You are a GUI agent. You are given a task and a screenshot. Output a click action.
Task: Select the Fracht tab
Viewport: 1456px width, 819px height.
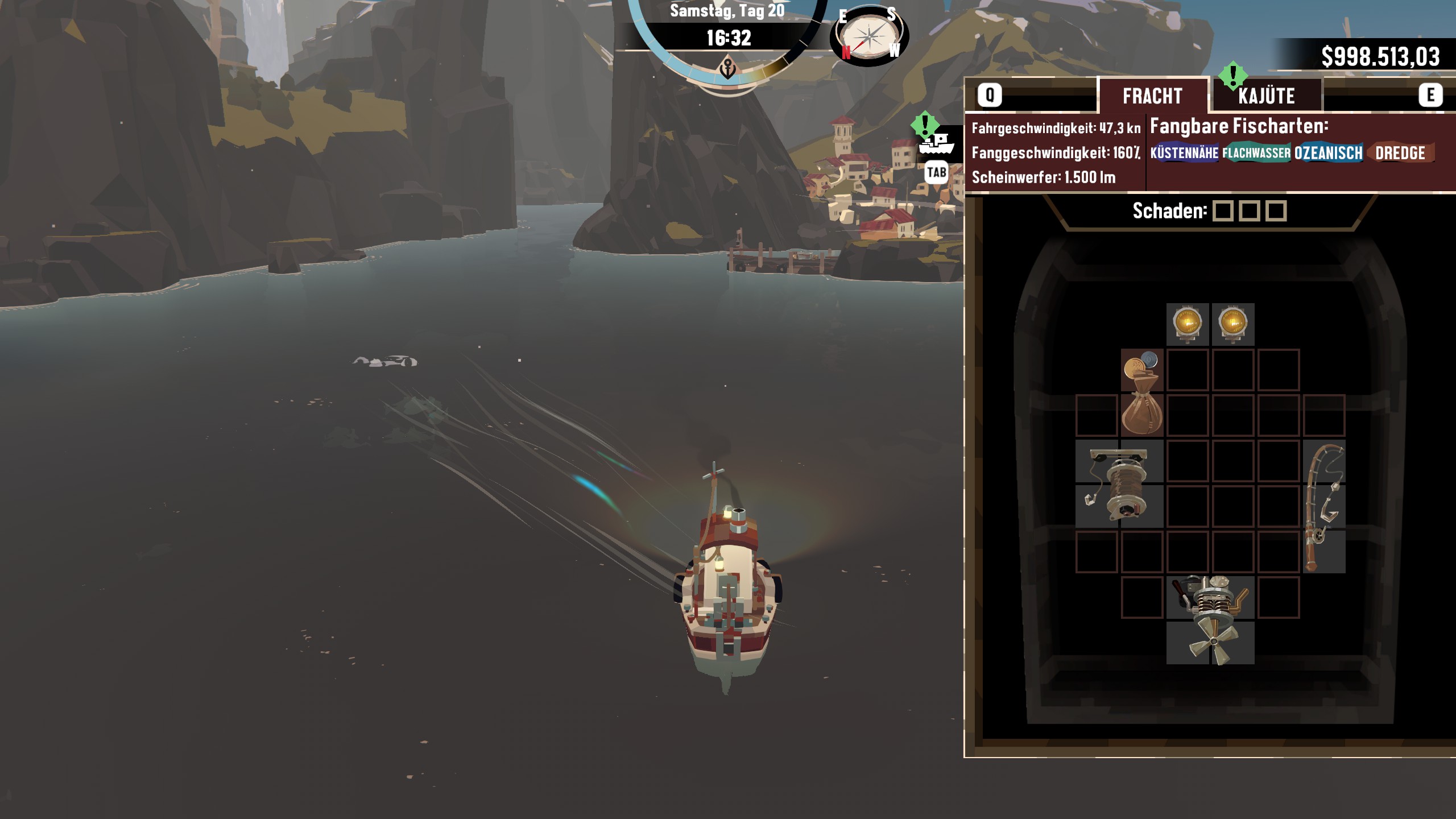[1152, 96]
